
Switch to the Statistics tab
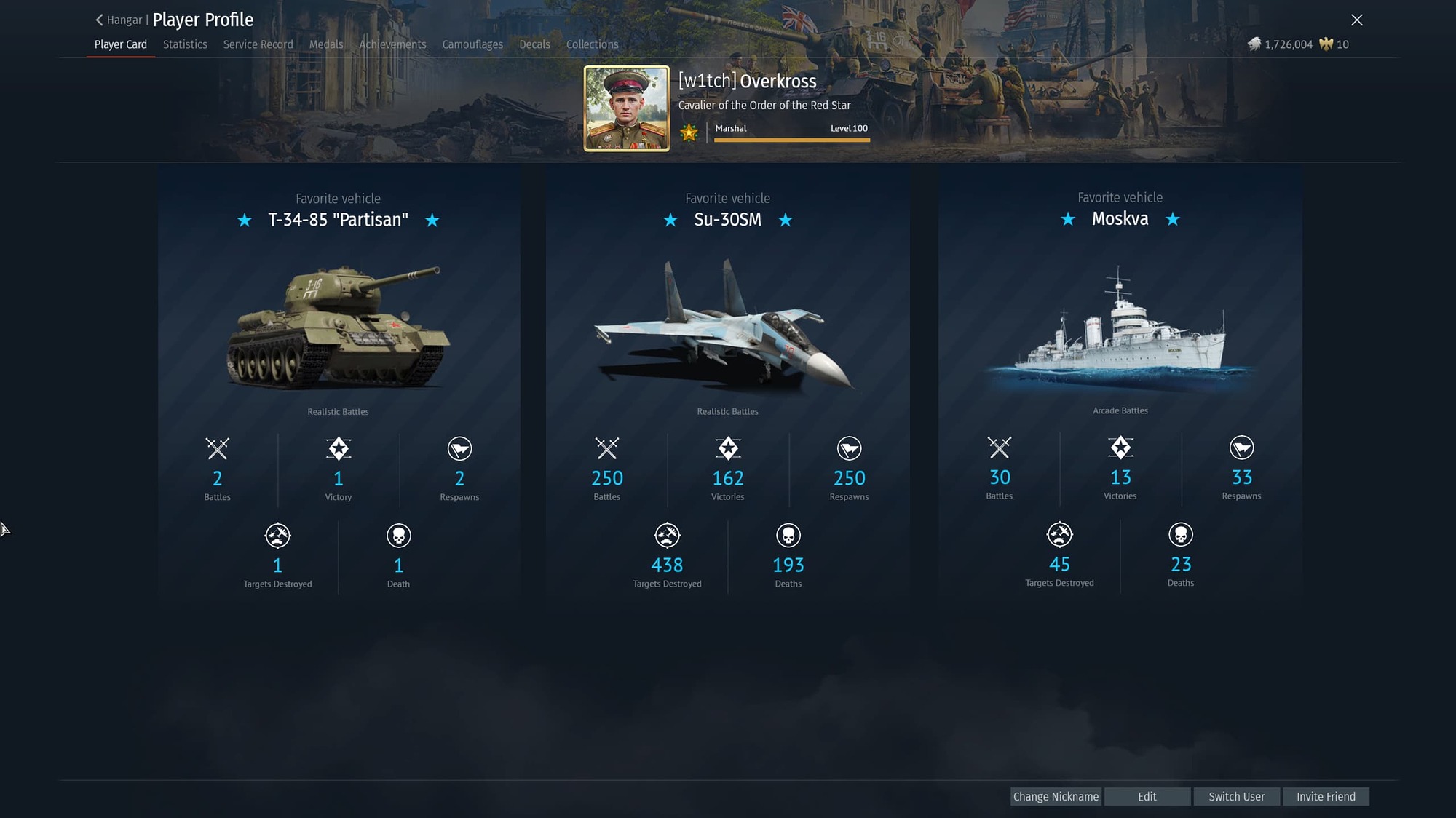tap(184, 44)
